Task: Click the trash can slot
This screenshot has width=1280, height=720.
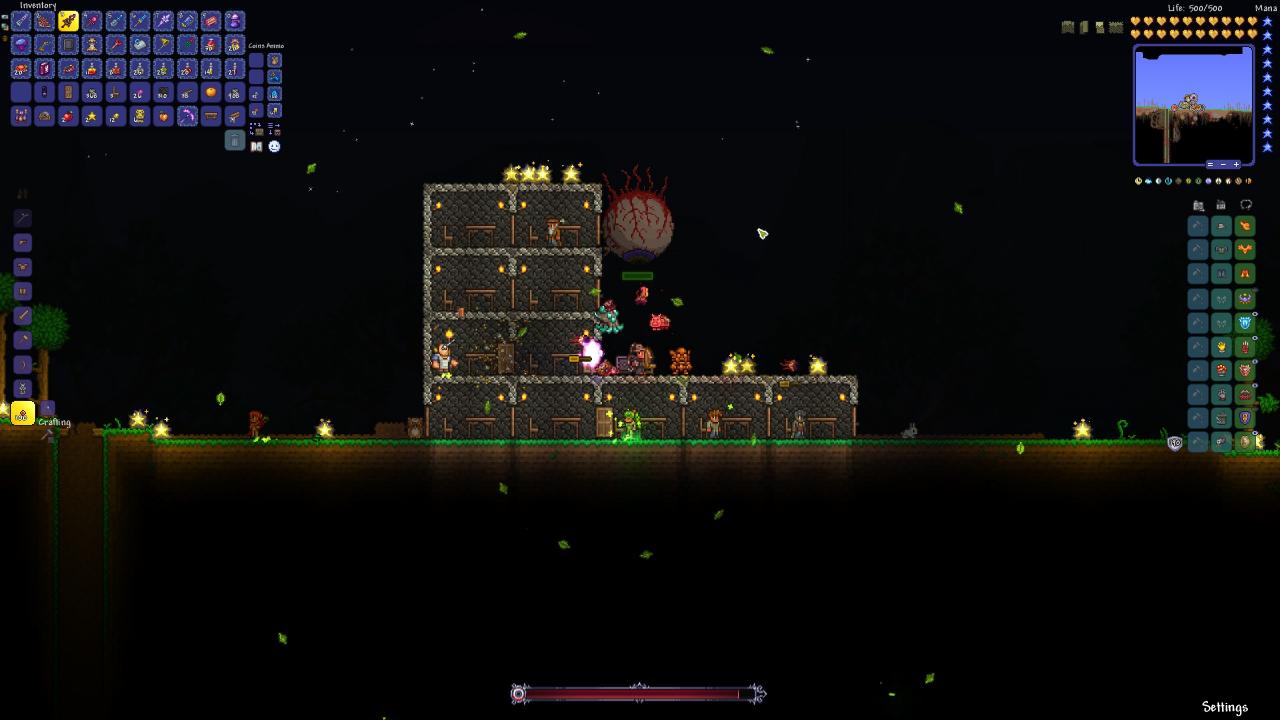Action: pyautogui.click(x=235, y=141)
